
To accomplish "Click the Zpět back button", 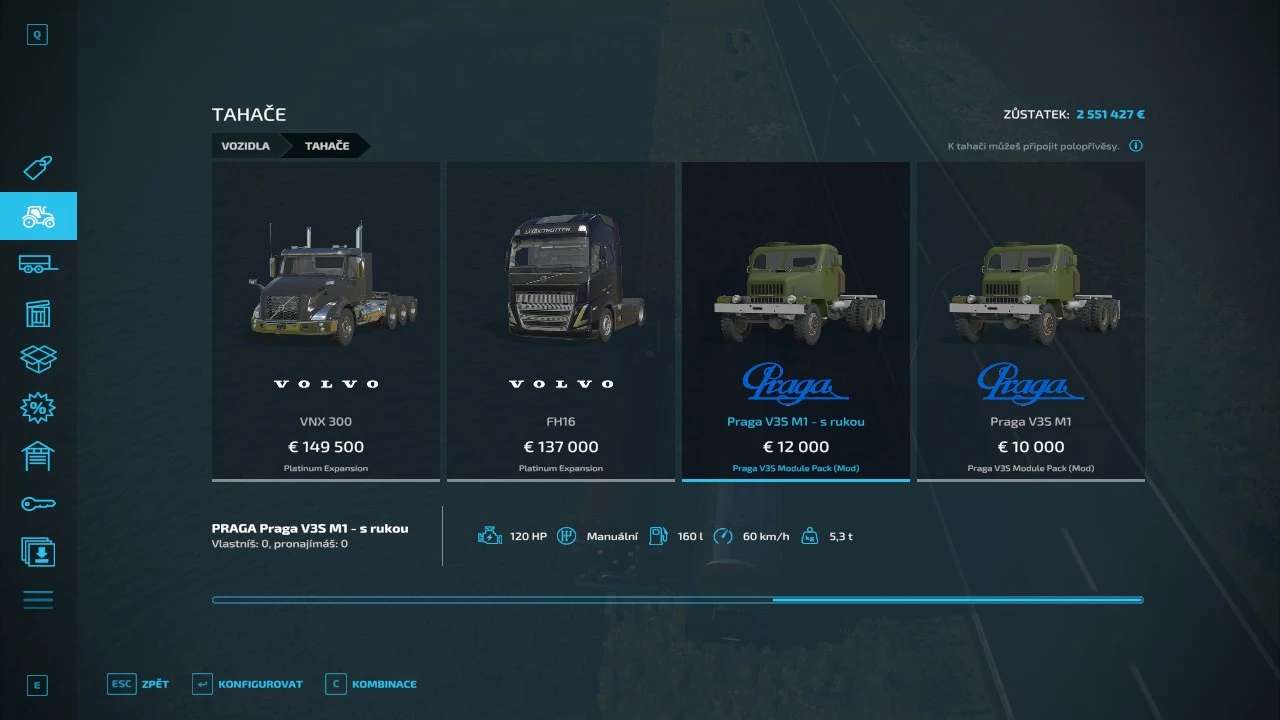I will pyautogui.click(x=139, y=685).
